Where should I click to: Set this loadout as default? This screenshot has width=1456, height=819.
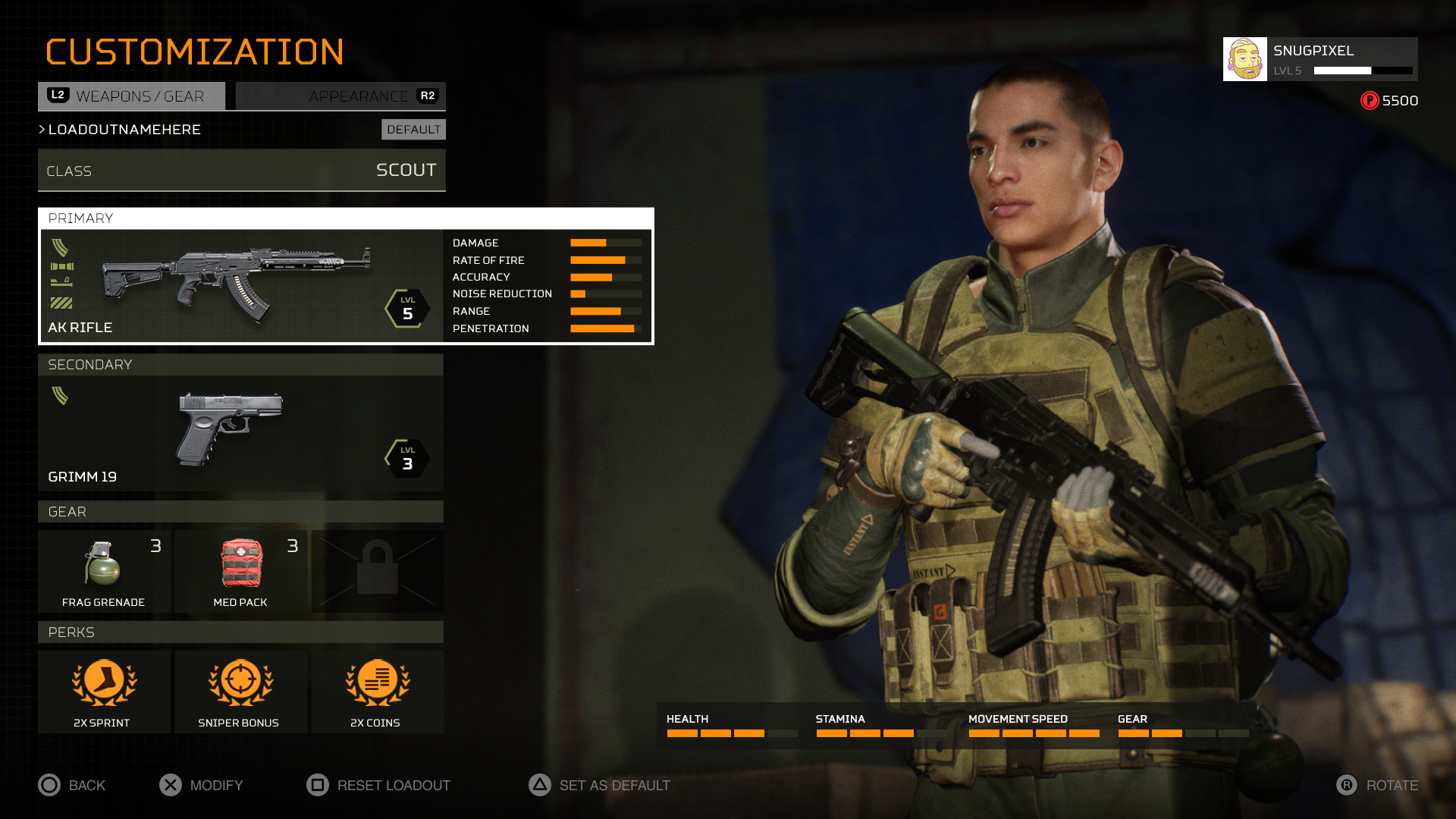tap(599, 785)
